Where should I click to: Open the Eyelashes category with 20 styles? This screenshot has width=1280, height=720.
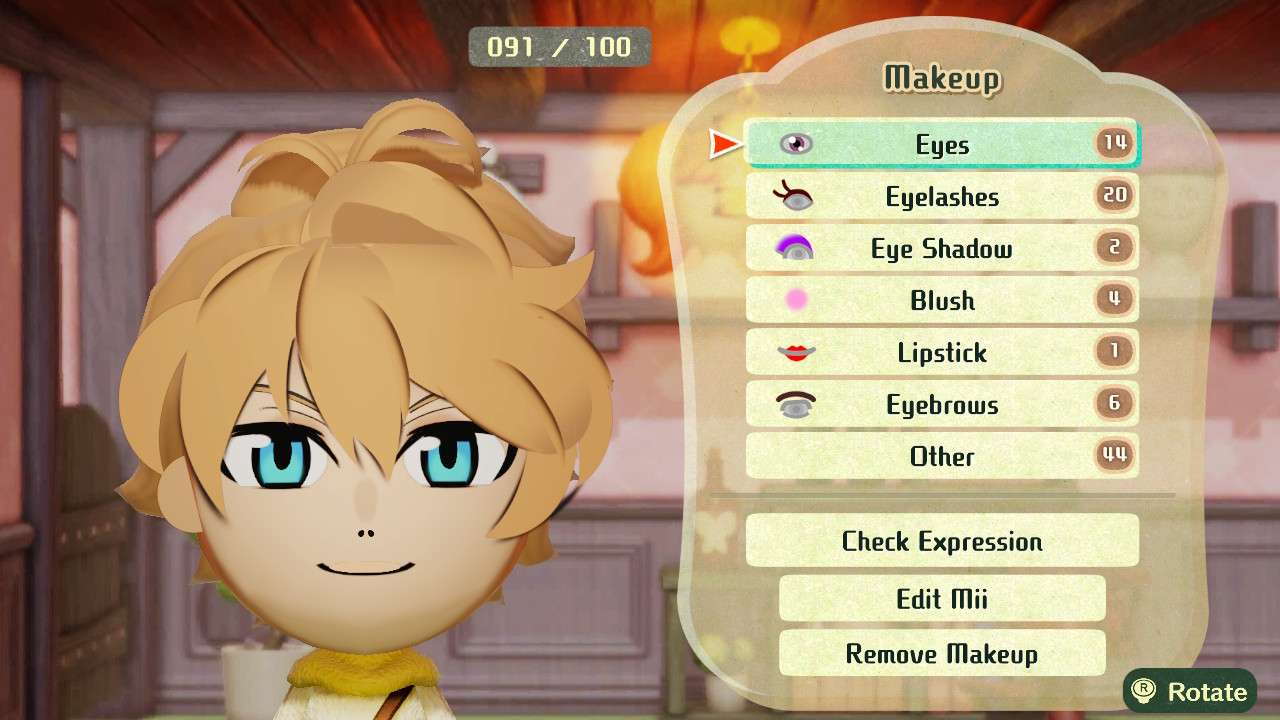pyautogui.click(x=940, y=196)
